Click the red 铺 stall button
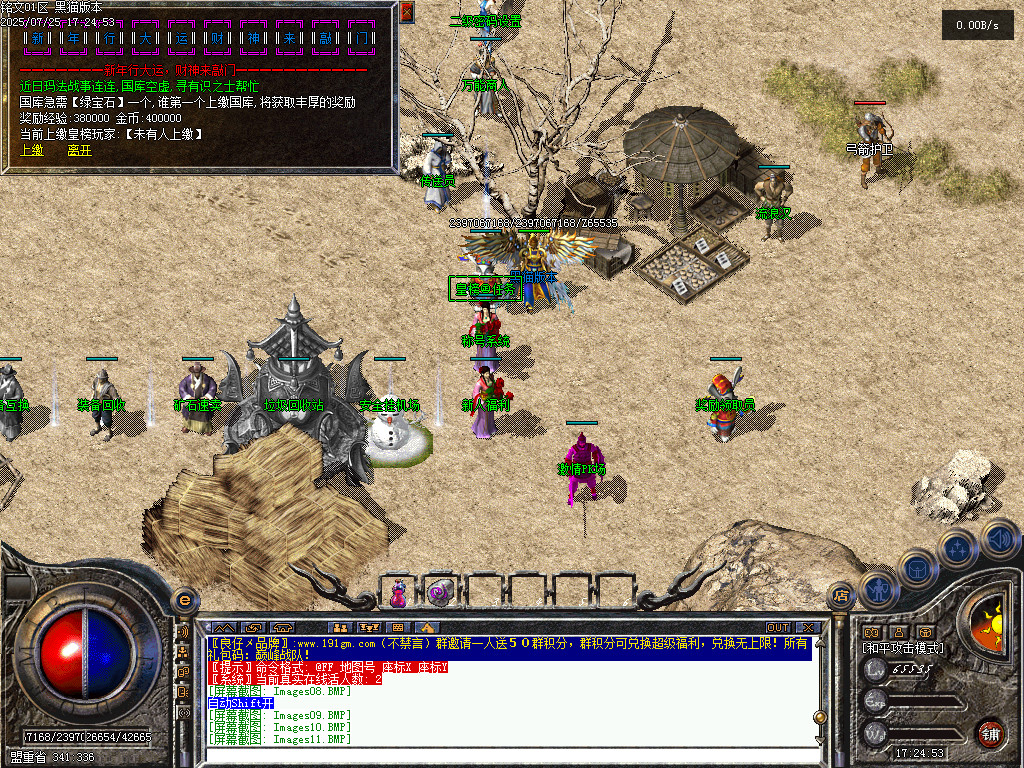This screenshot has width=1024, height=768. [990, 733]
